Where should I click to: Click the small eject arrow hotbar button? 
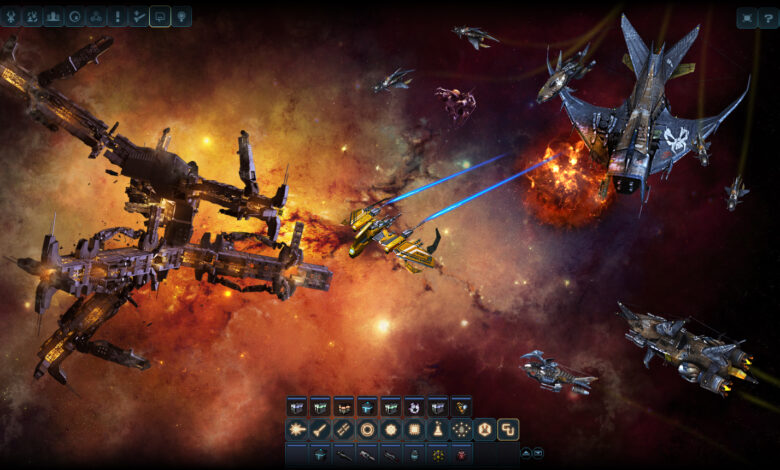point(526,453)
